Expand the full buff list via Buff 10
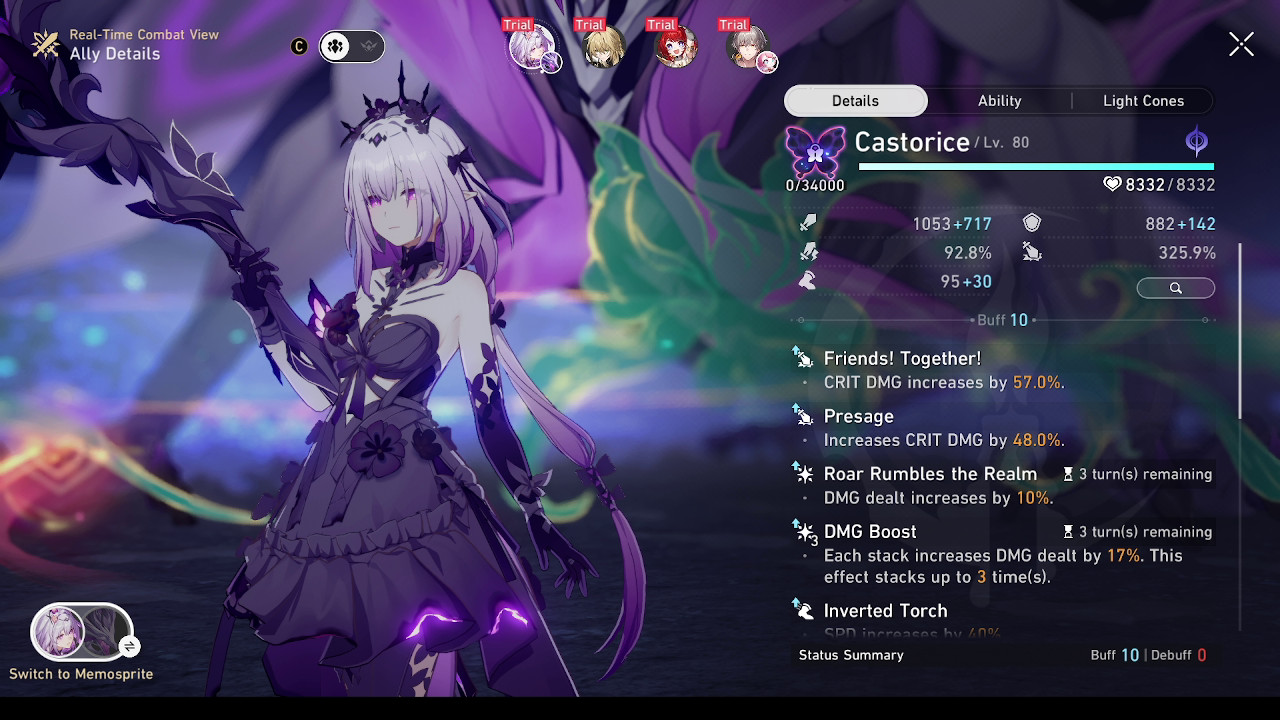Screen dimensions: 1280x720 click(1002, 320)
